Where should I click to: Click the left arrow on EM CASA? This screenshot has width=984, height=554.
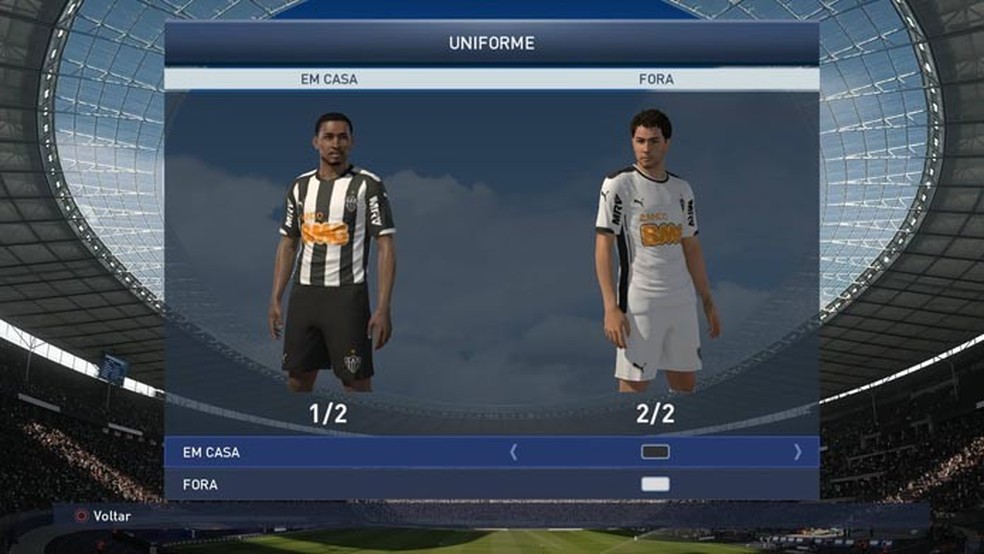tap(514, 452)
